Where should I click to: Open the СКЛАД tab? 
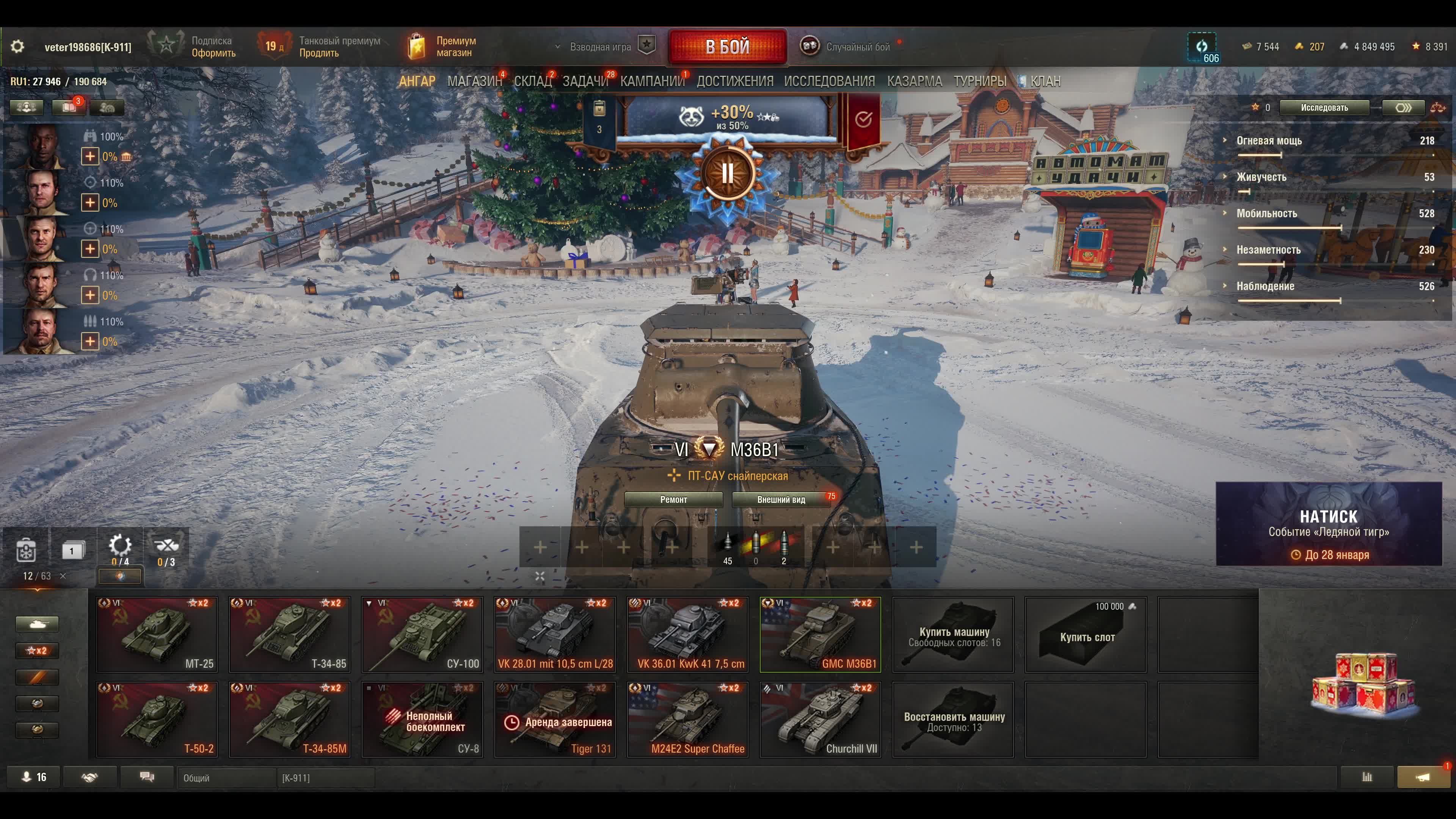(x=532, y=82)
